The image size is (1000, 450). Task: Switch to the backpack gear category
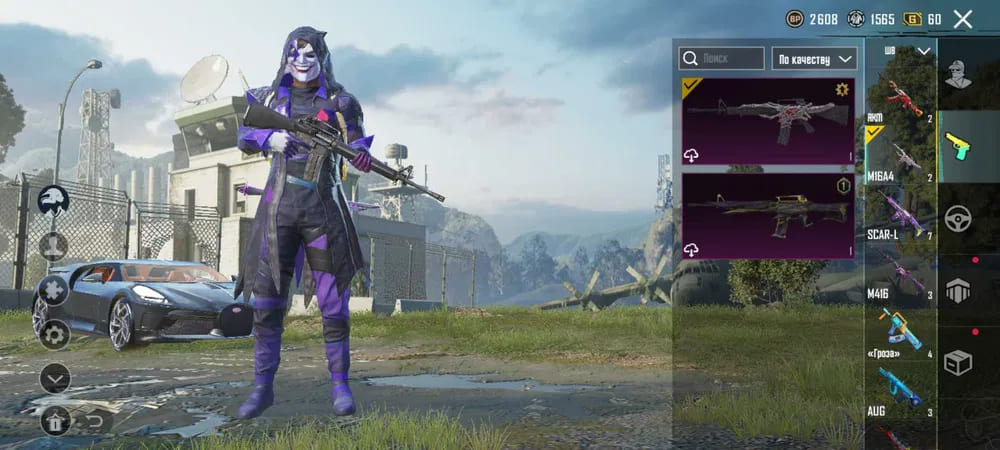click(x=958, y=290)
